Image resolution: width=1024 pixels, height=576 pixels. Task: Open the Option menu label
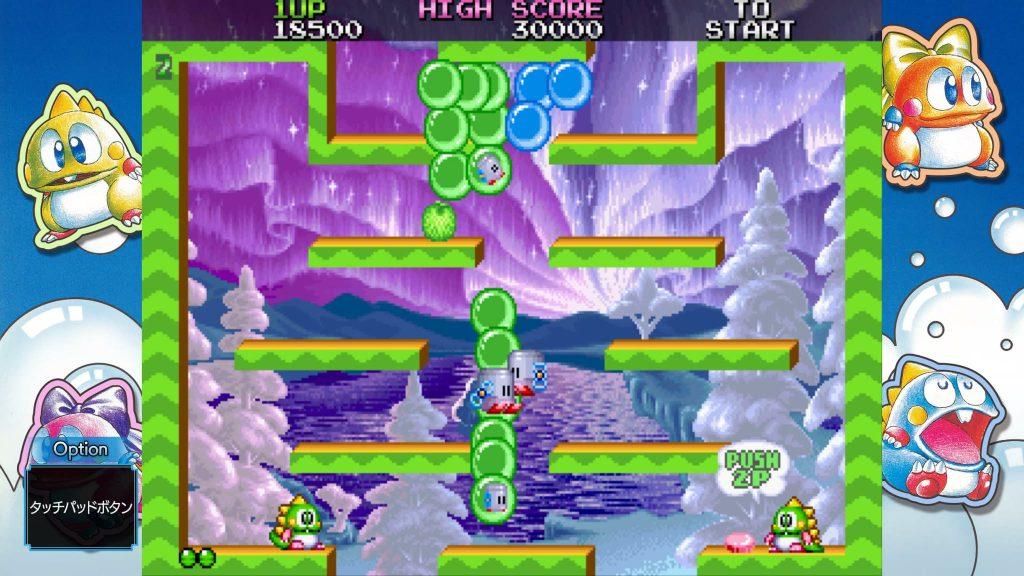point(80,449)
